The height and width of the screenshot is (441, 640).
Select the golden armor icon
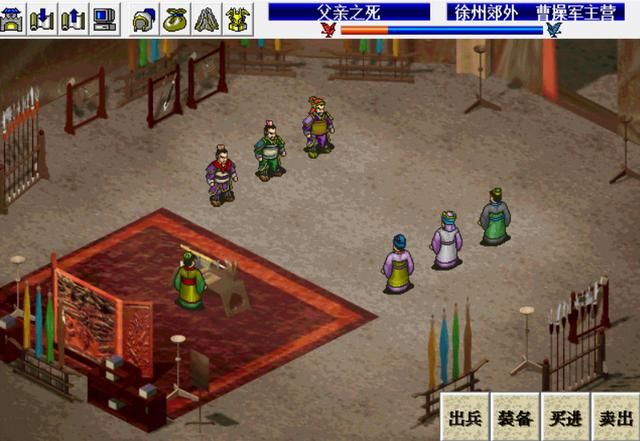[237, 15]
